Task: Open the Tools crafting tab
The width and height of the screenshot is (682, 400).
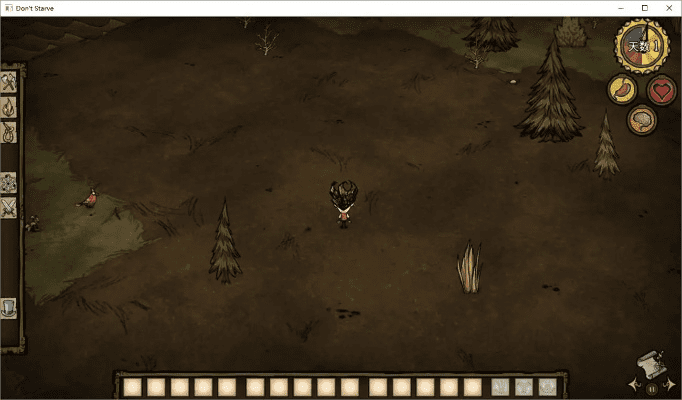Action: pyautogui.click(x=9, y=82)
